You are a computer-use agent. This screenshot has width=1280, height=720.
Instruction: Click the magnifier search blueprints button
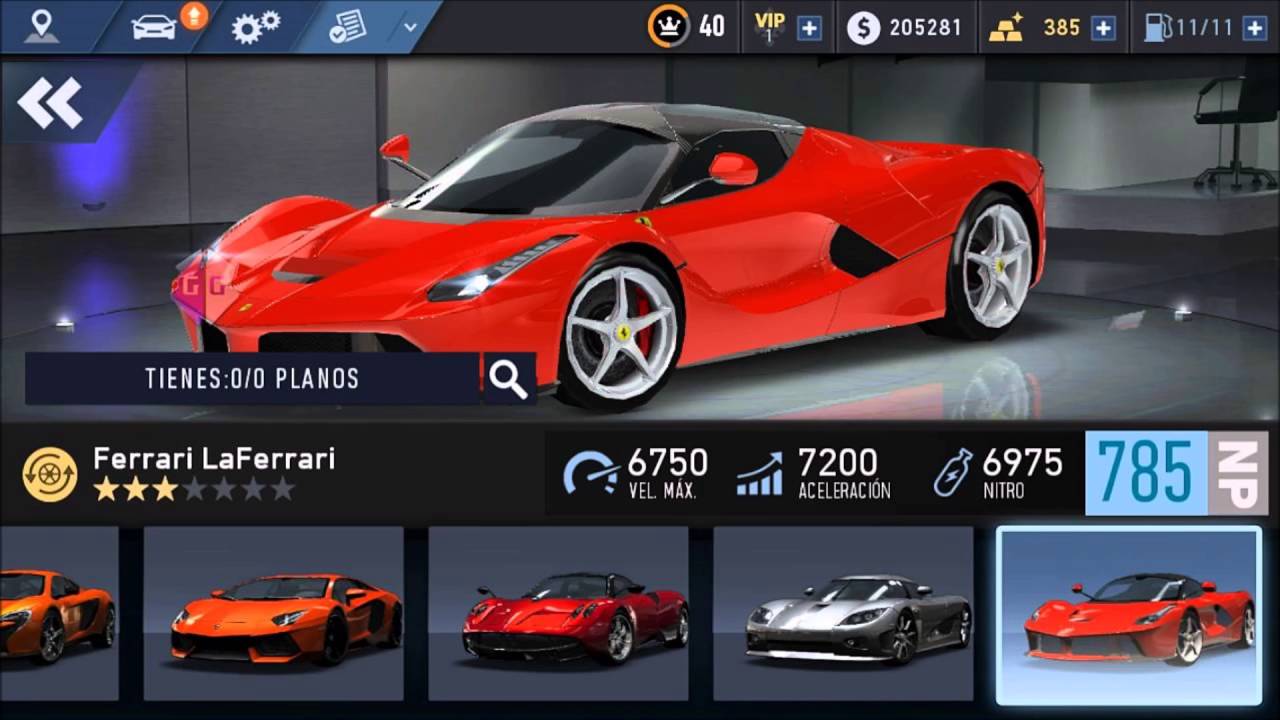(x=508, y=379)
